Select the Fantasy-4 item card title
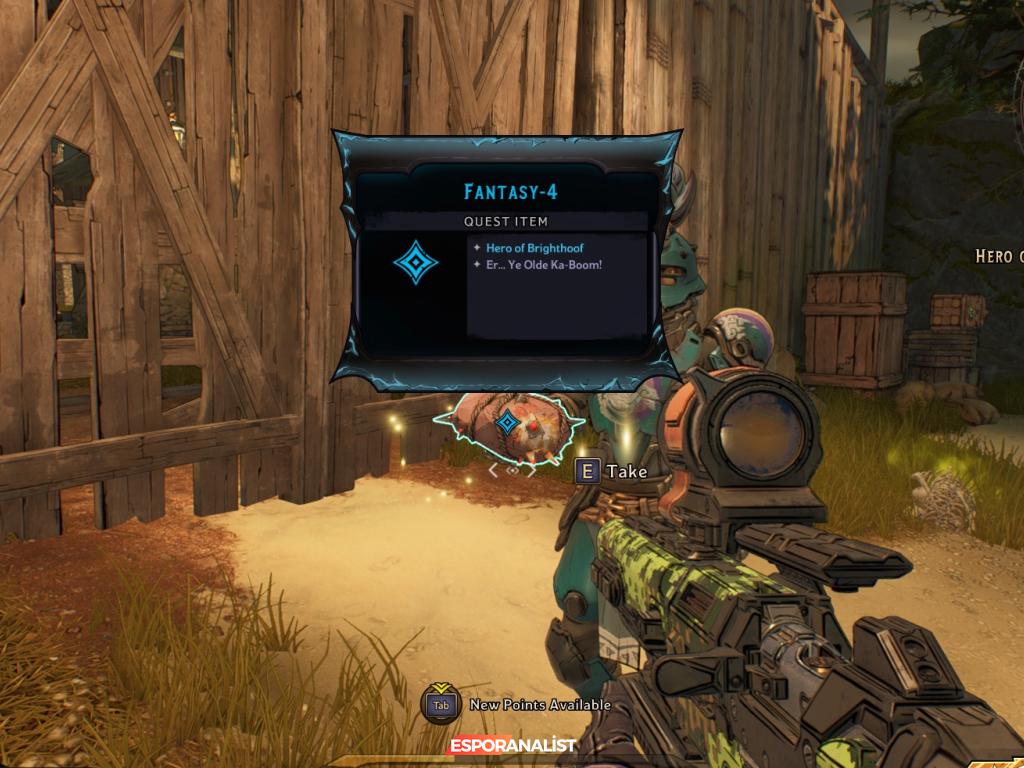The image size is (1024, 768). coord(510,191)
